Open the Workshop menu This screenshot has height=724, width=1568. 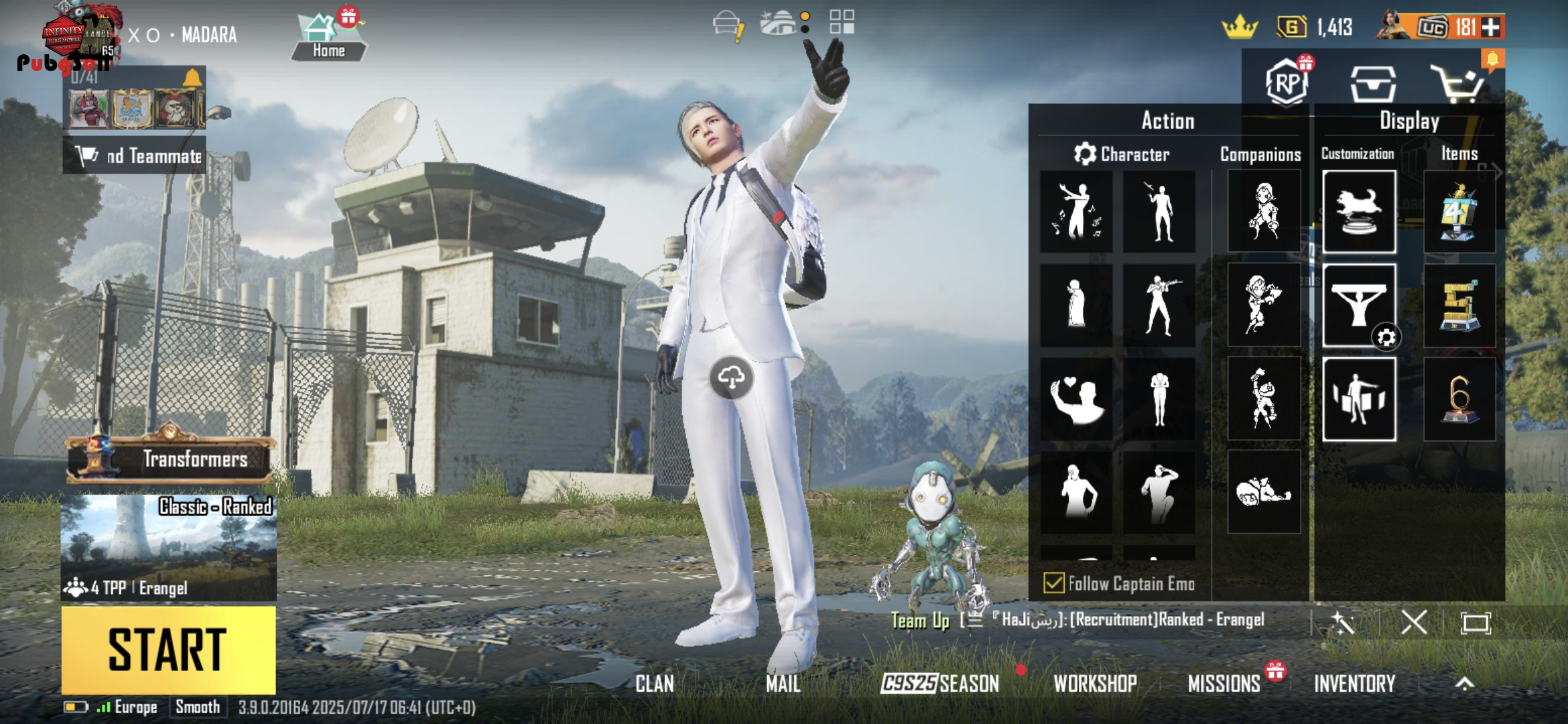click(1095, 684)
